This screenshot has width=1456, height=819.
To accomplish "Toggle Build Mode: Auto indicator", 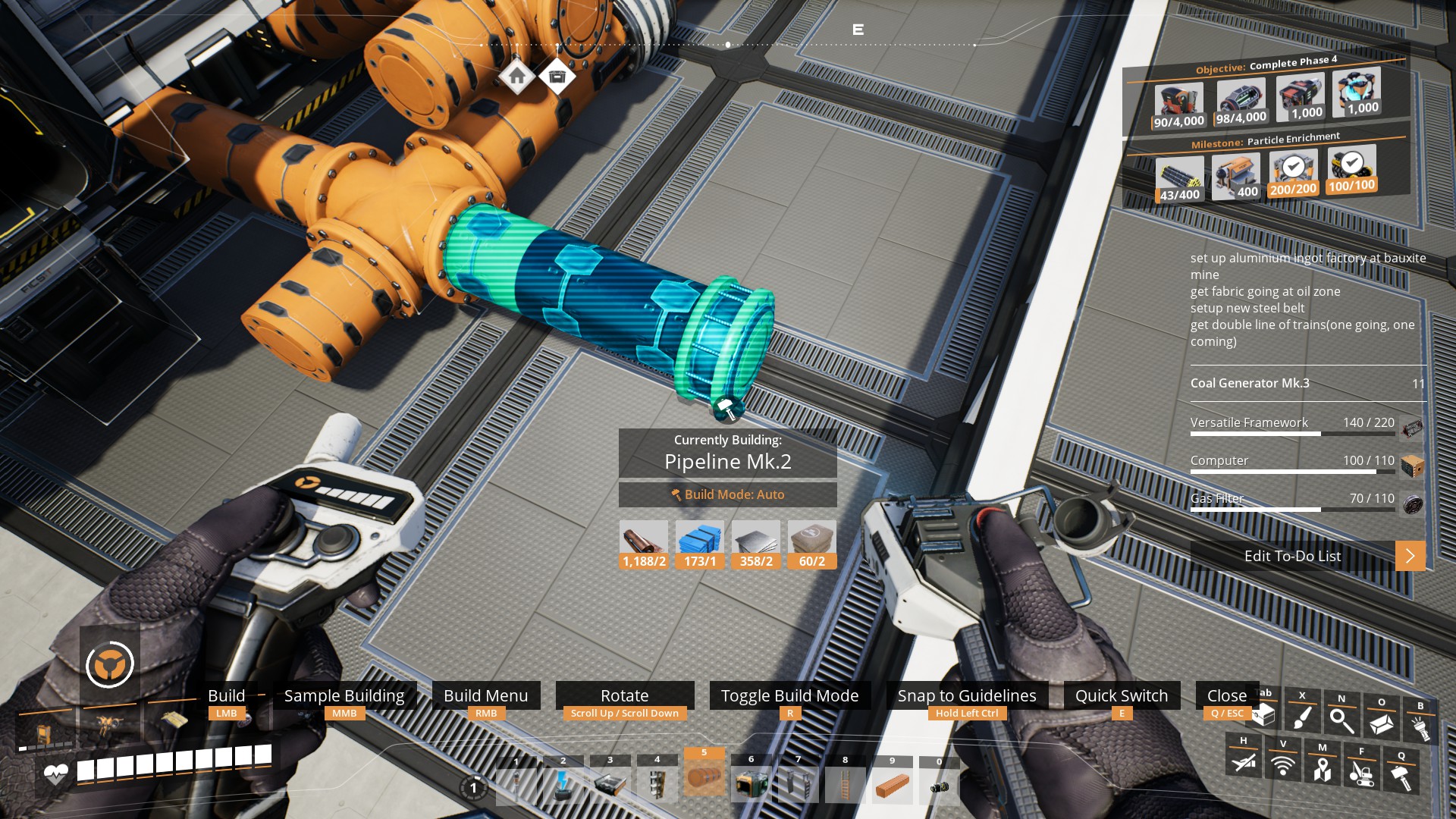I will [727, 494].
